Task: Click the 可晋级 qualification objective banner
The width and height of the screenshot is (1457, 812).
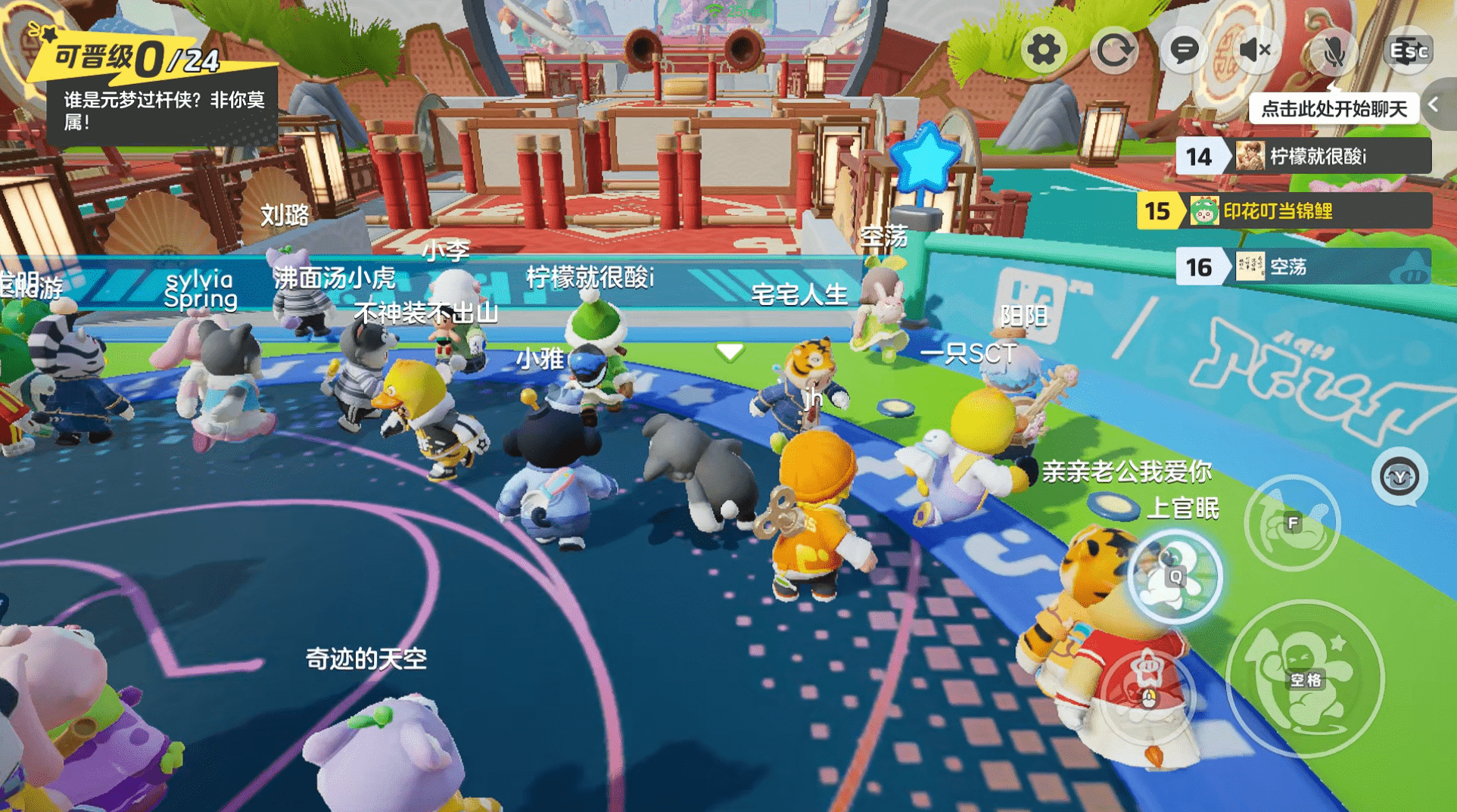Action: (151, 83)
